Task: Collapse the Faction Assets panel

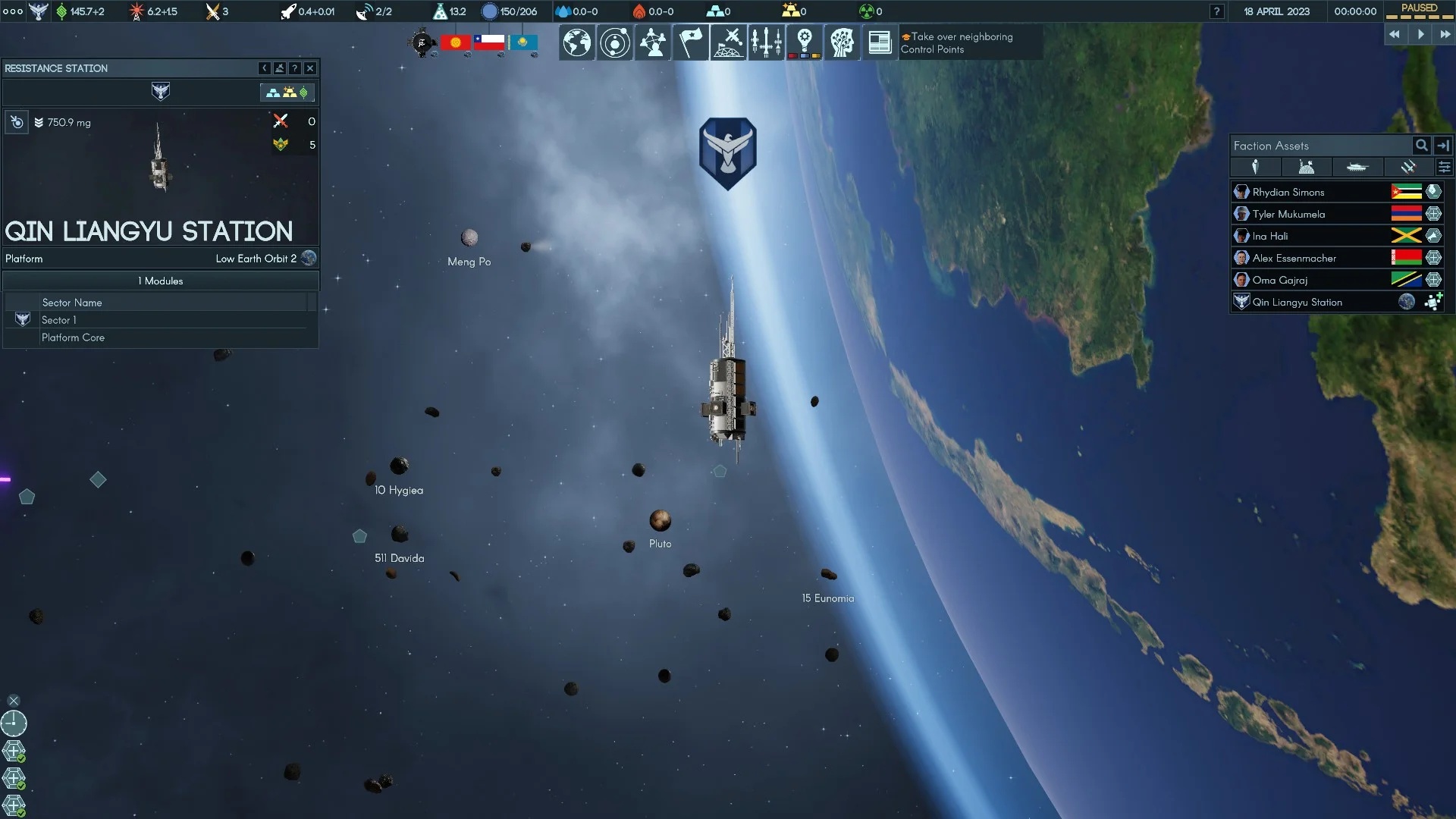Action: coord(1443,146)
